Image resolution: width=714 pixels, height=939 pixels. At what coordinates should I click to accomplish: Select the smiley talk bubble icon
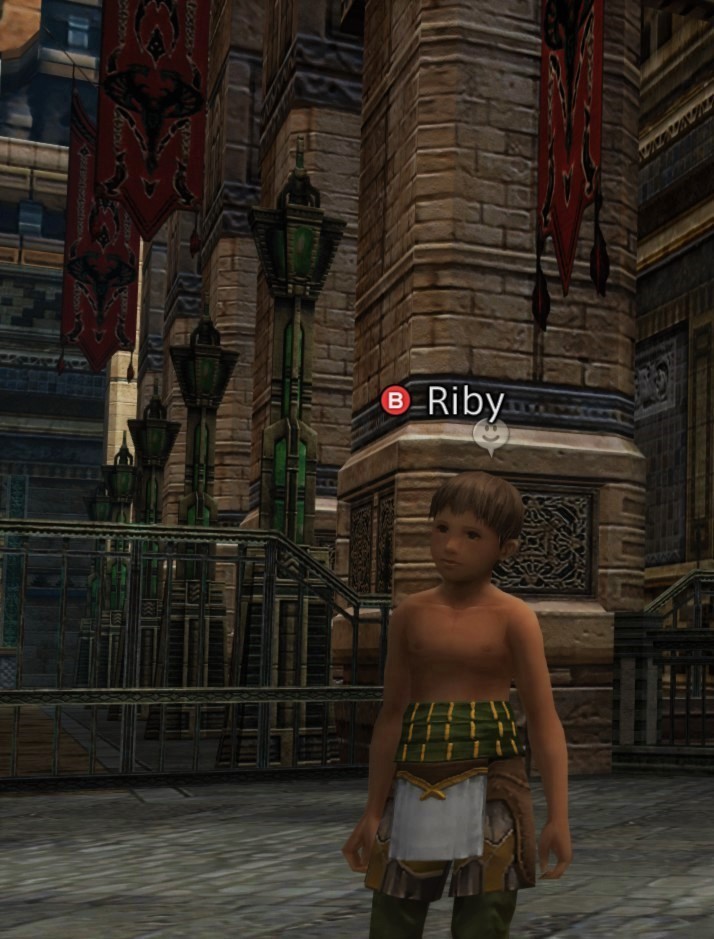(x=490, y=435)
